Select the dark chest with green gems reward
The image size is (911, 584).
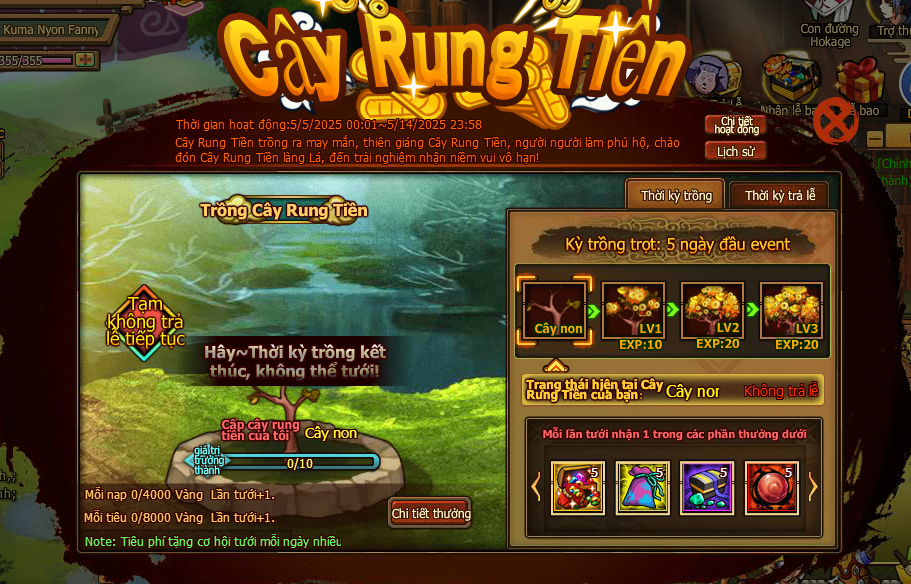[706, 488]
